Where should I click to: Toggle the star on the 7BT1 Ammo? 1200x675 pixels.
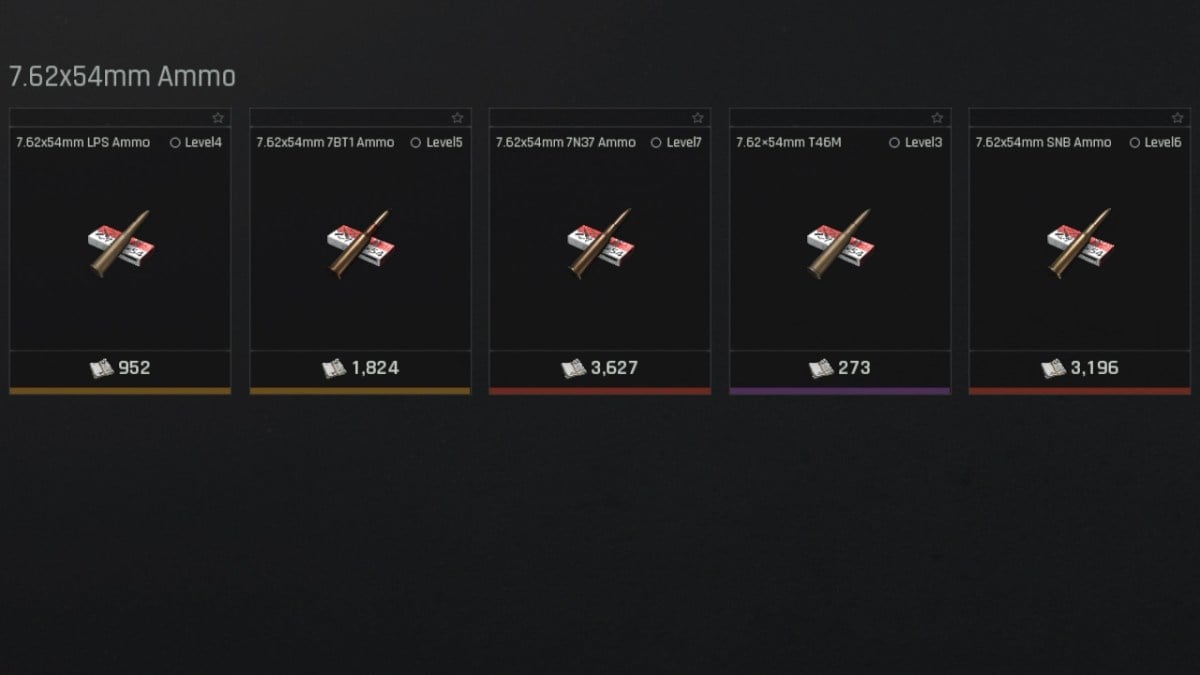pos(458,118)
